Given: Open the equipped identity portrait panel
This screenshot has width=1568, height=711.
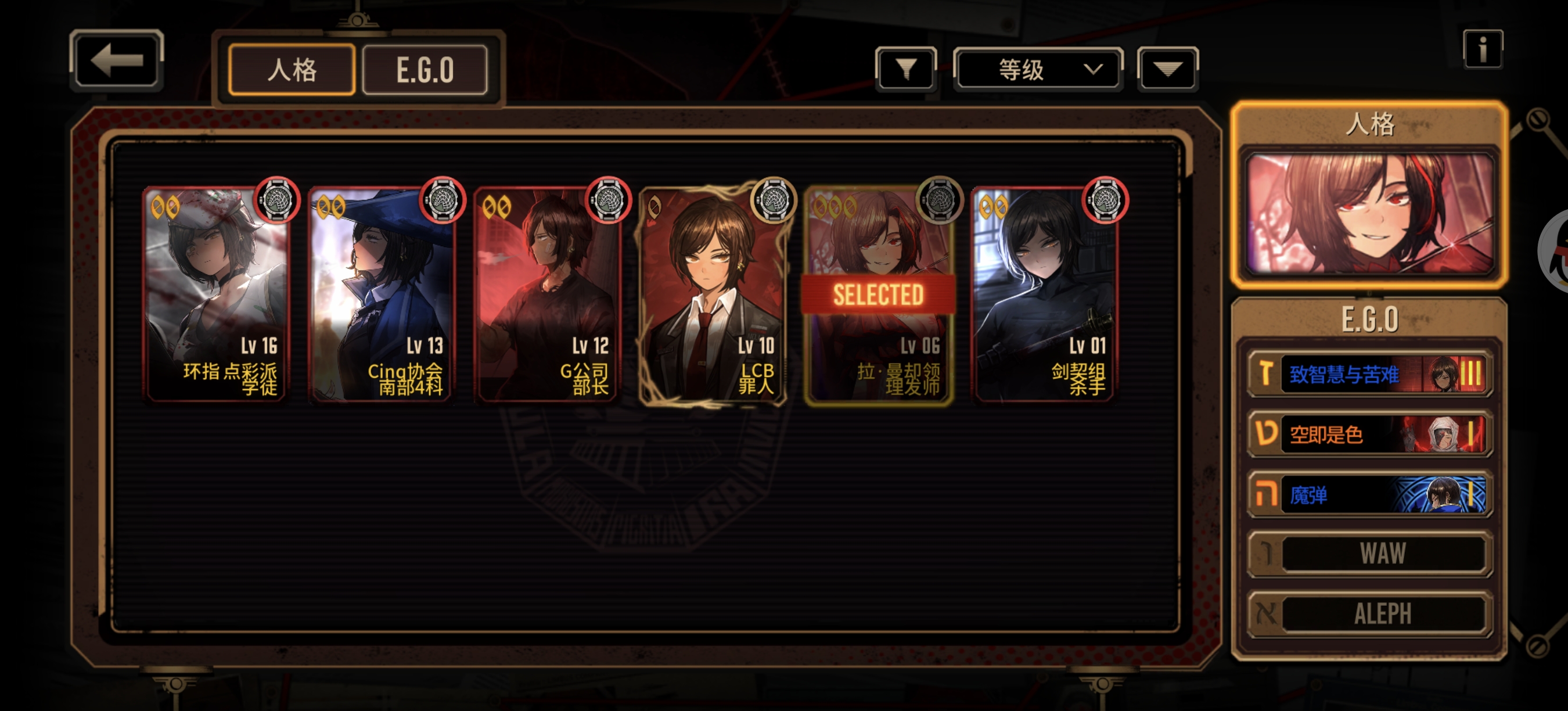Looking at the screenshot, I should pos(1369,213).
